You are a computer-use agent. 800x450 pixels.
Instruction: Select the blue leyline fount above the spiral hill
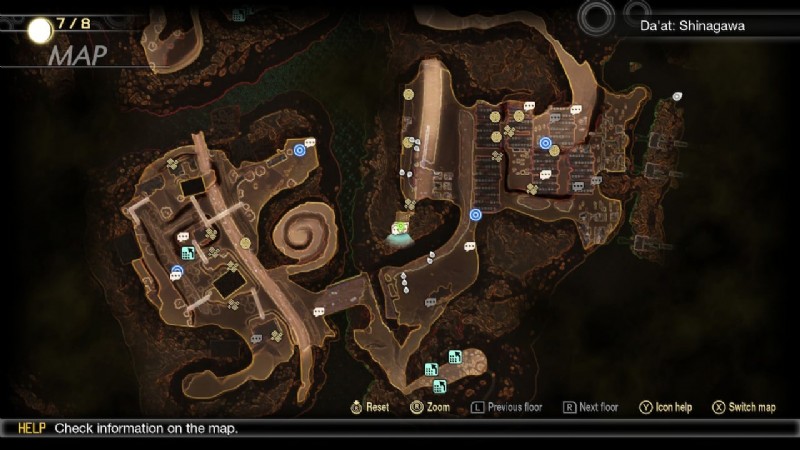(x=299, y=150)
